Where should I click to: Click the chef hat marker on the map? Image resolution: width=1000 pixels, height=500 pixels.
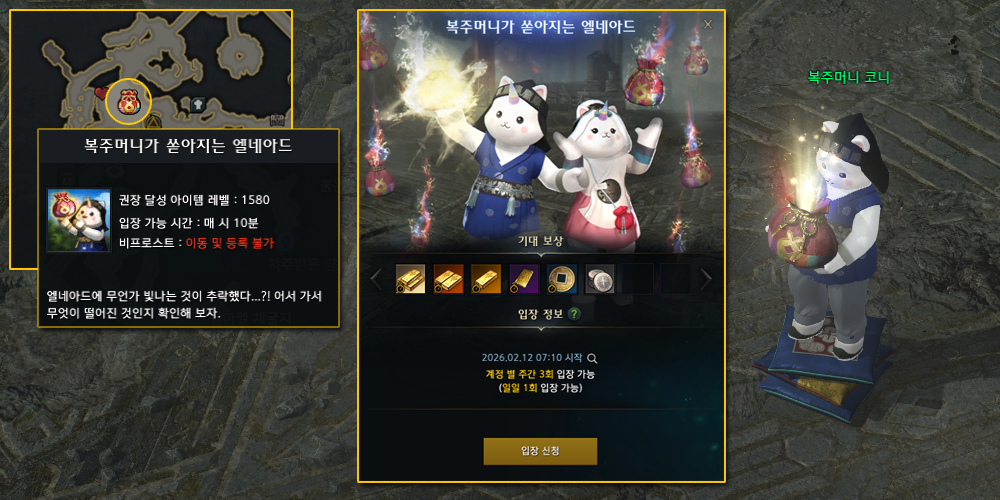[x=198, y=103]
